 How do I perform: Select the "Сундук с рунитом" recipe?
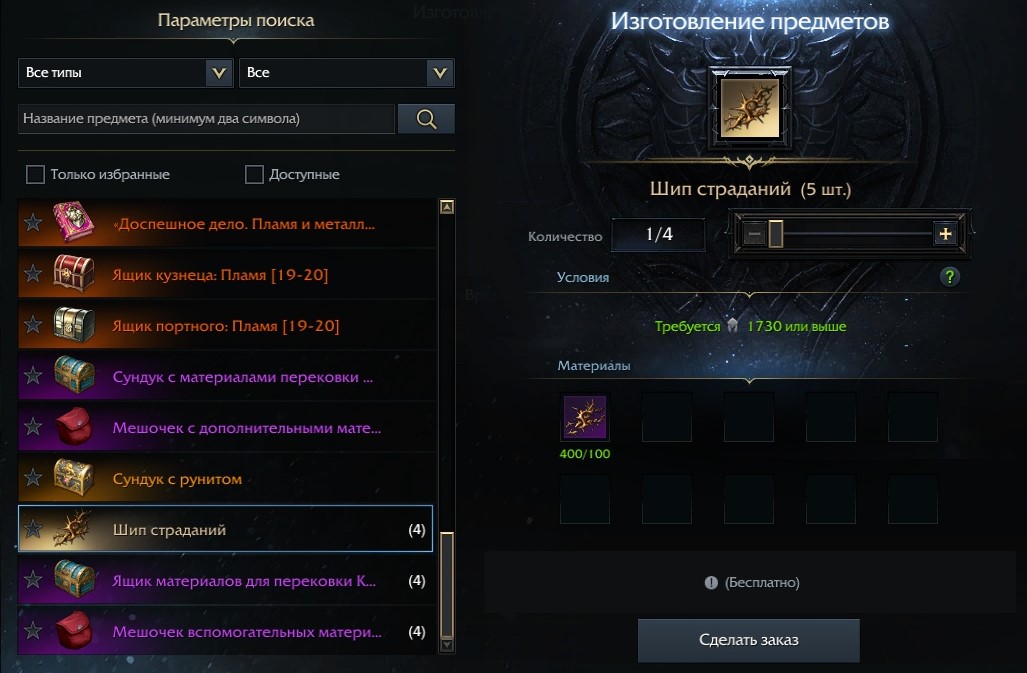click(x=177, y=479)
